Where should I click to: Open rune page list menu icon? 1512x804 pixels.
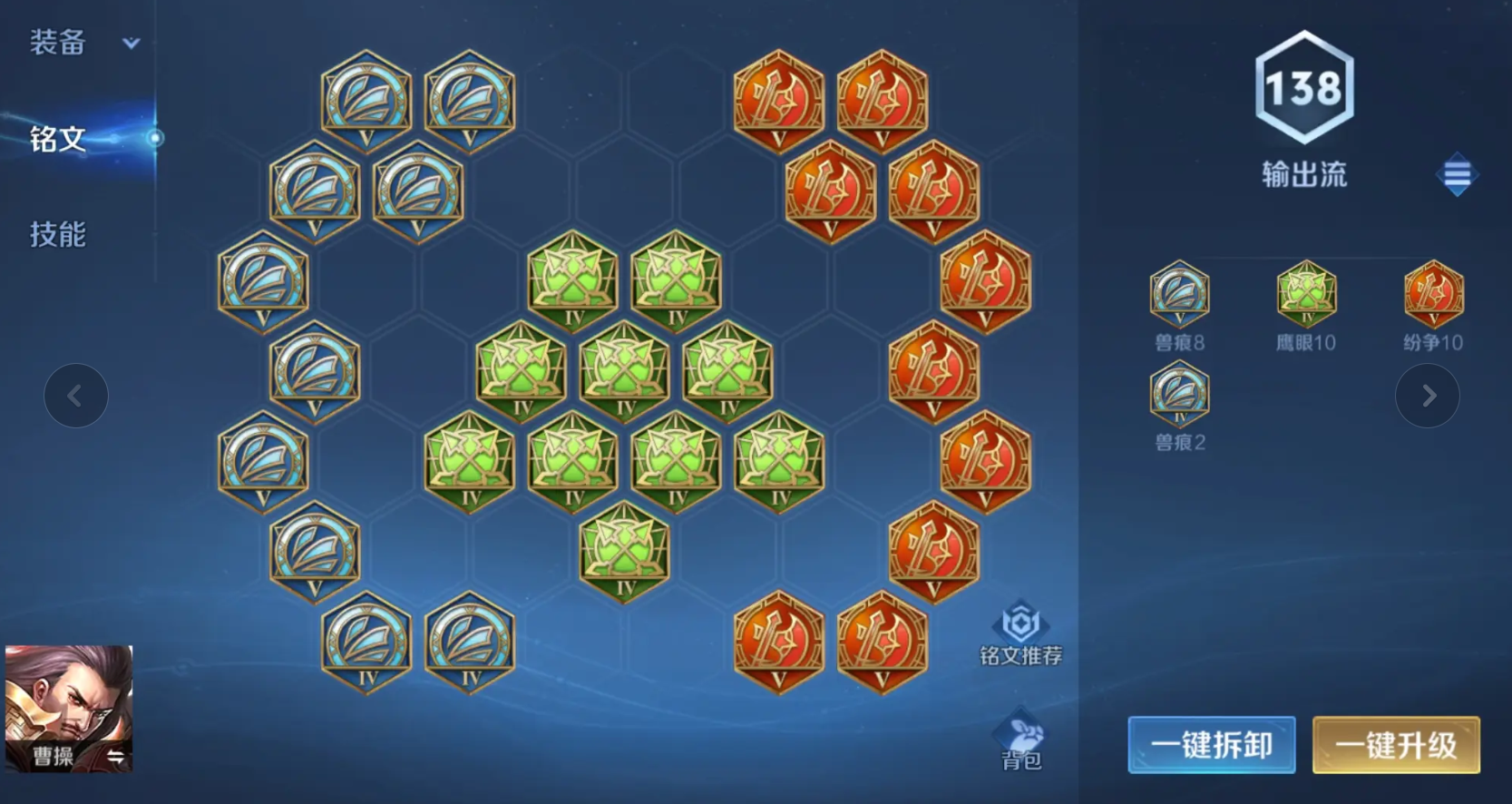(x=1457, y=174)
